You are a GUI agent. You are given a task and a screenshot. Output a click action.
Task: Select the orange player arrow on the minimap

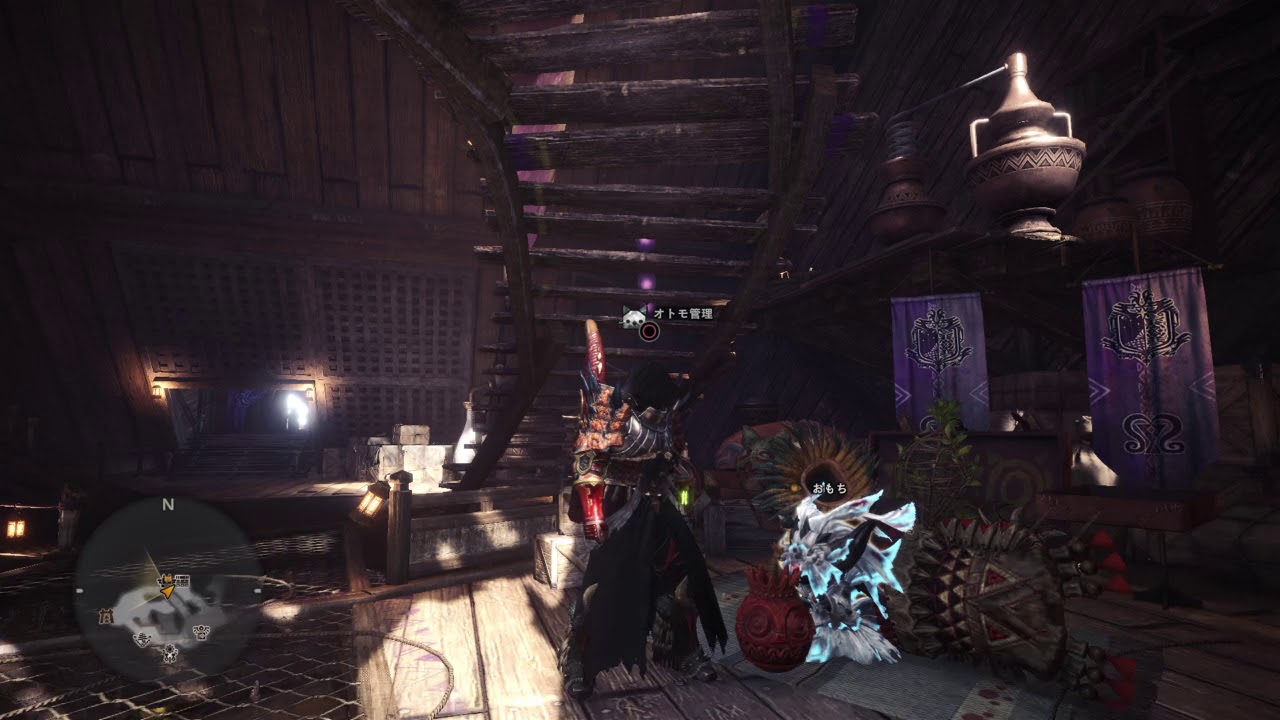pyautogui.click(x=168, y=590)
